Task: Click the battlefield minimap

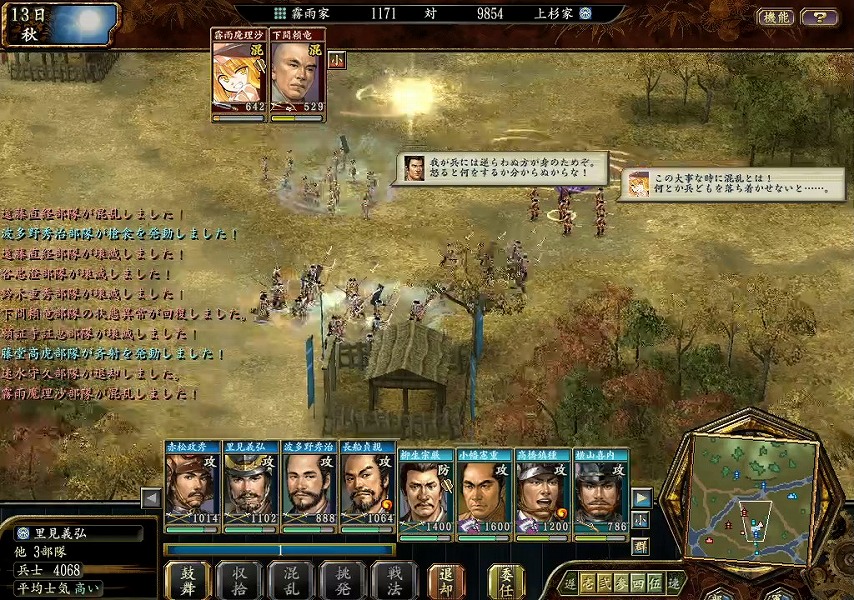Action: (x=752, y=497)
